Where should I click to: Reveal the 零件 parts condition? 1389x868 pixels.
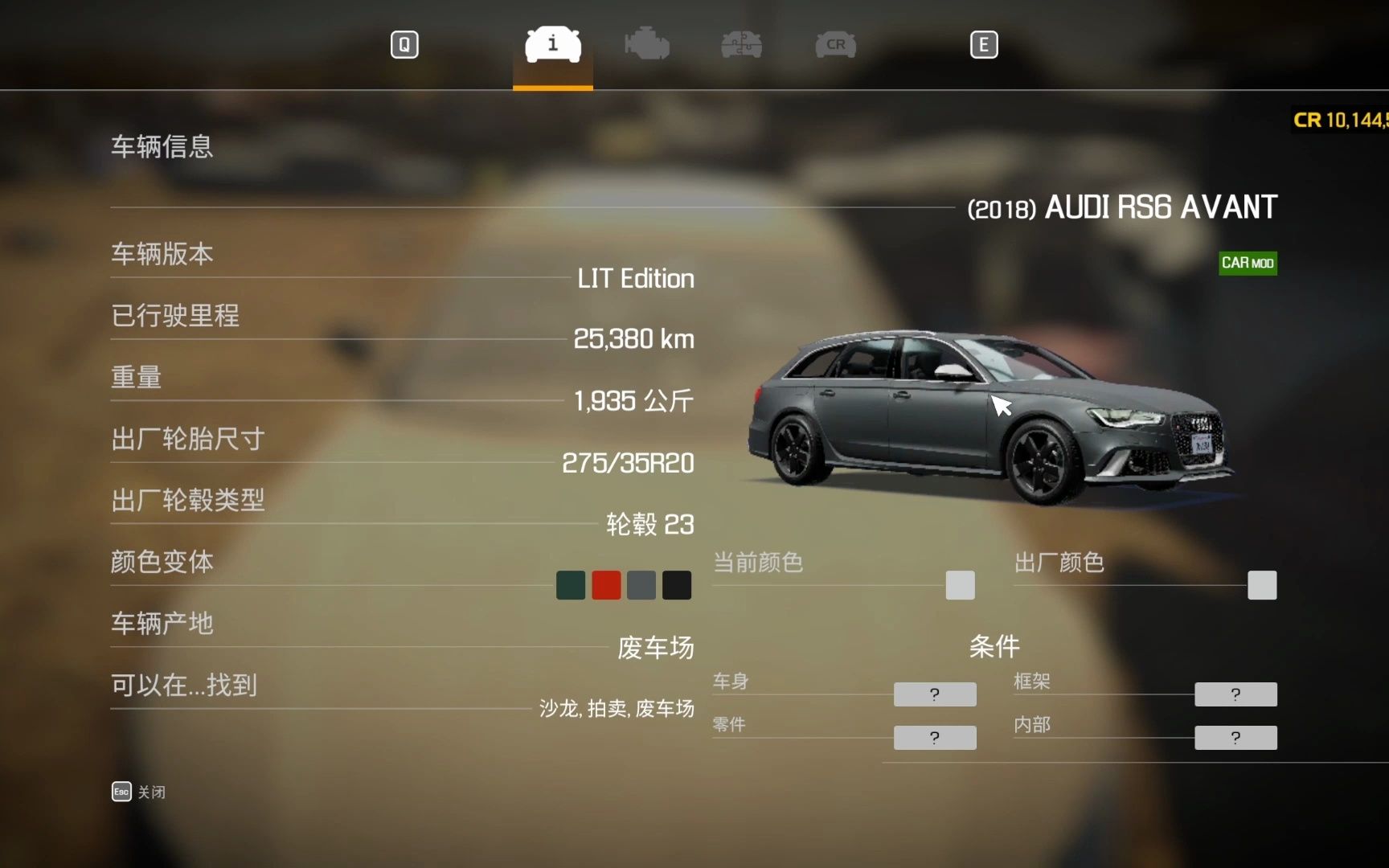tap(934, 737)
